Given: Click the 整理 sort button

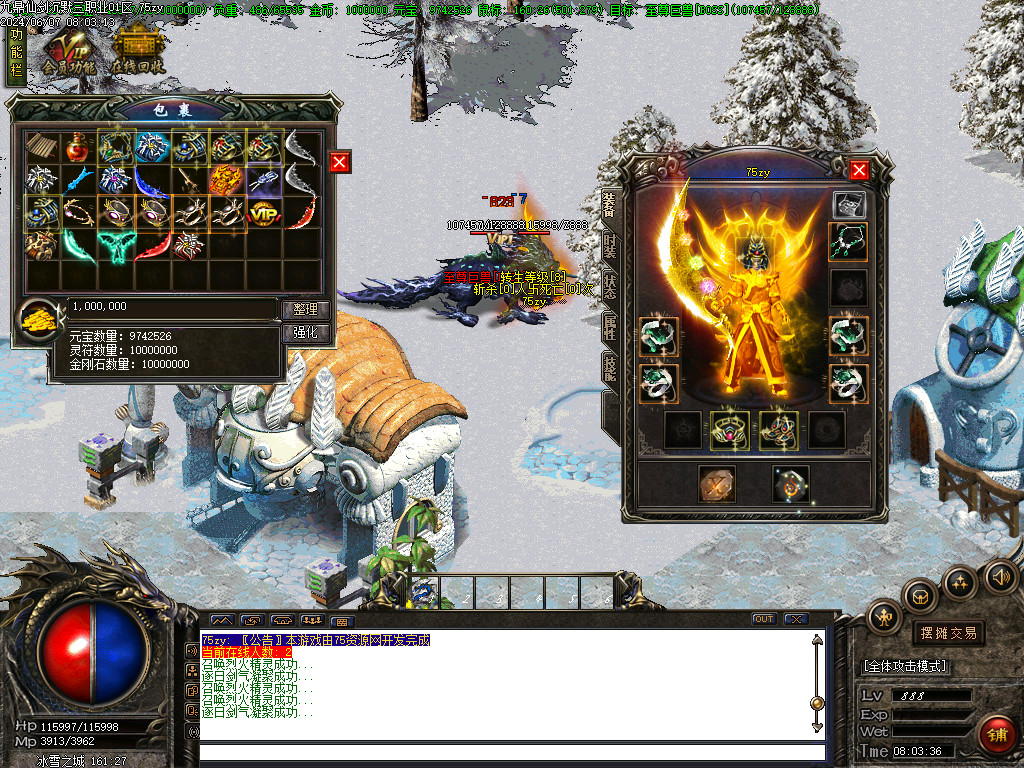Looking at the screenshot, I should (304, 310).
